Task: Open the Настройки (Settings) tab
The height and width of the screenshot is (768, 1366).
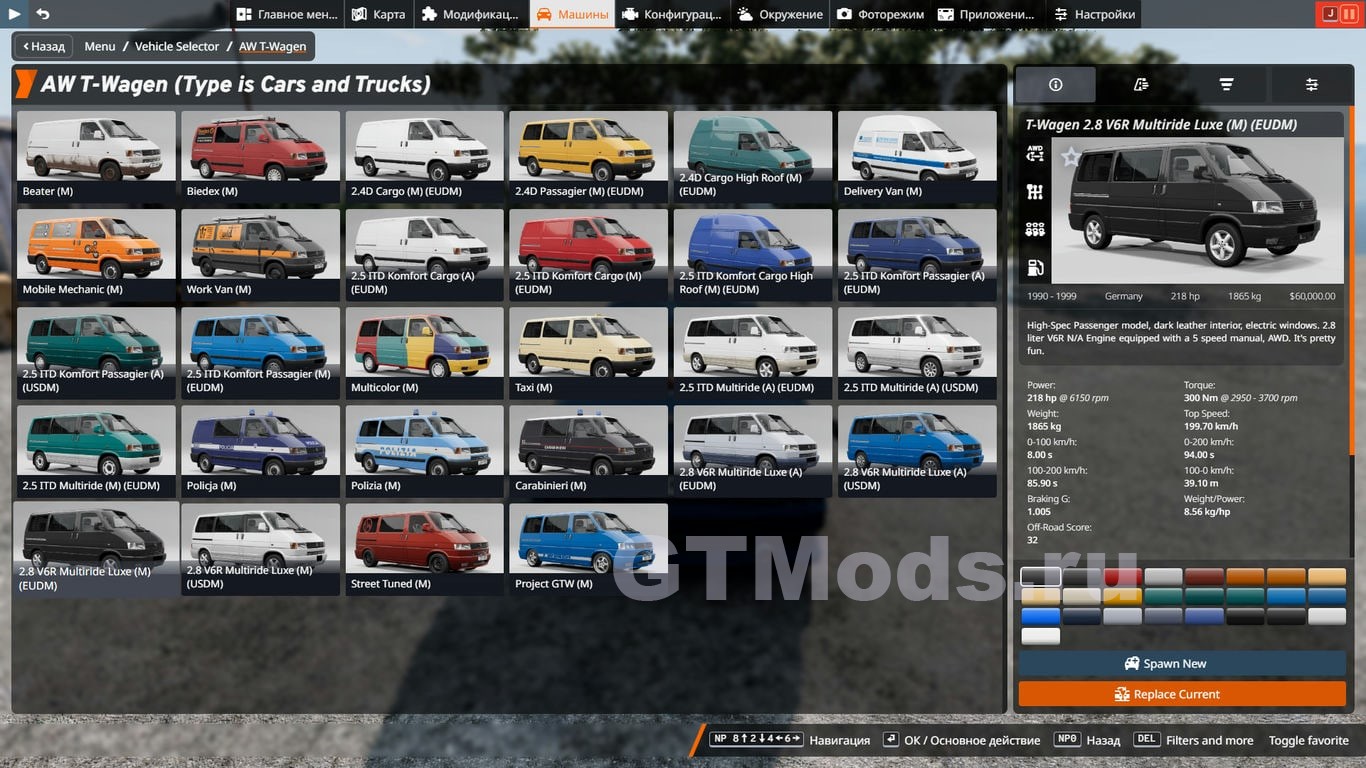Action: point(1094,14)
